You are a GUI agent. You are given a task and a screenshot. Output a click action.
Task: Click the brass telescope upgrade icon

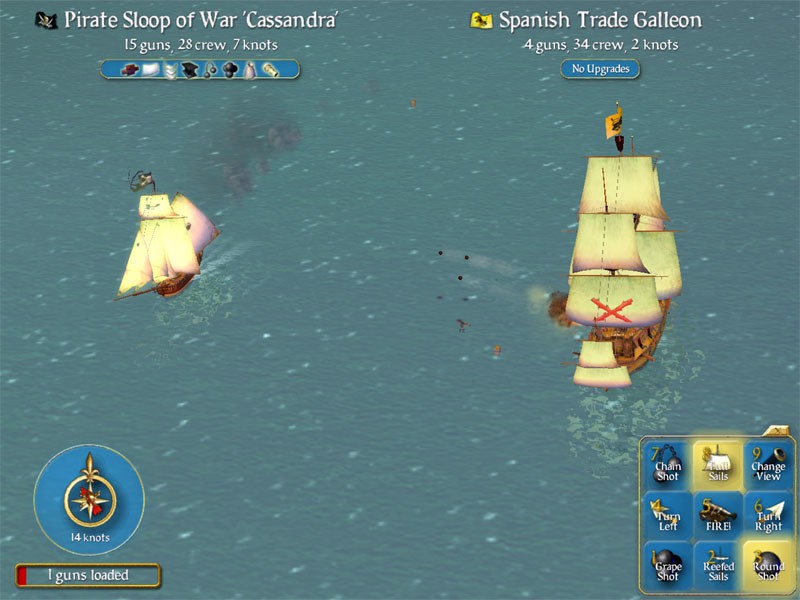pos(270,69)
